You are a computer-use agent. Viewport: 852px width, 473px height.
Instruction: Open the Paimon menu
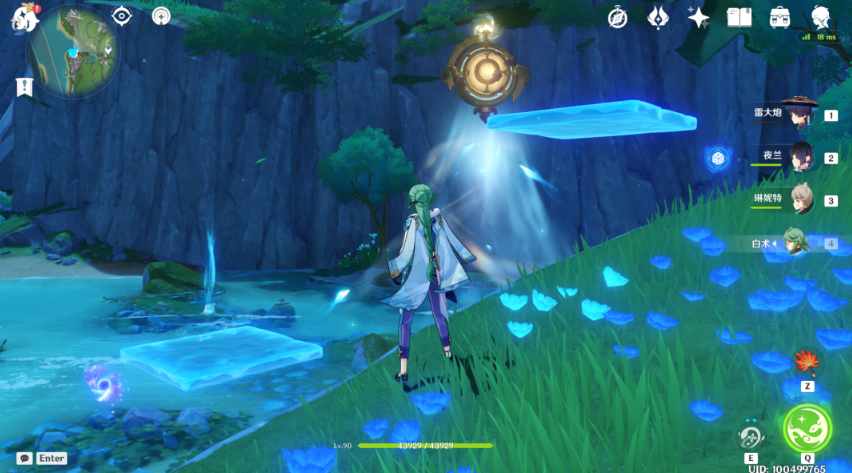(x=24, y=17)
